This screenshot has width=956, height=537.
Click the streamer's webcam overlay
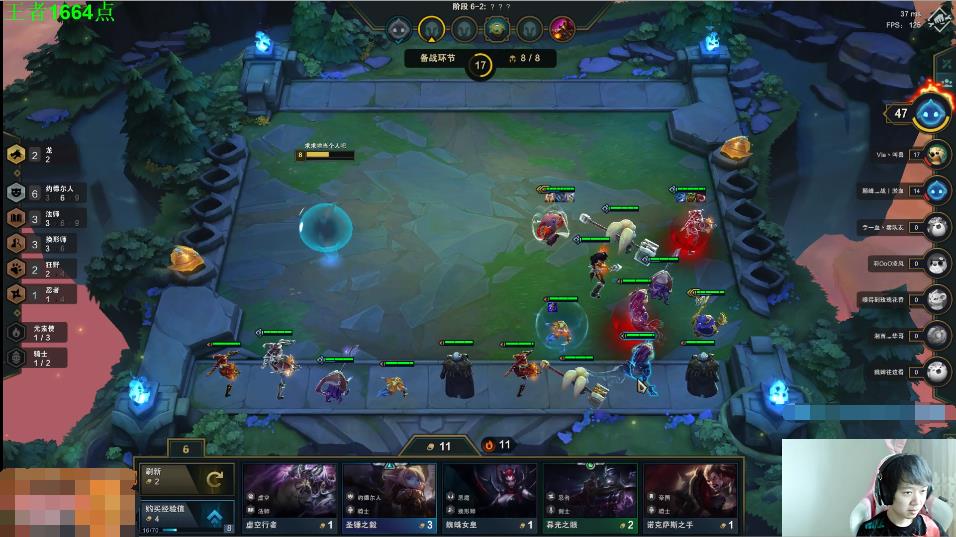pyautogui.click(x=868, y=487)
